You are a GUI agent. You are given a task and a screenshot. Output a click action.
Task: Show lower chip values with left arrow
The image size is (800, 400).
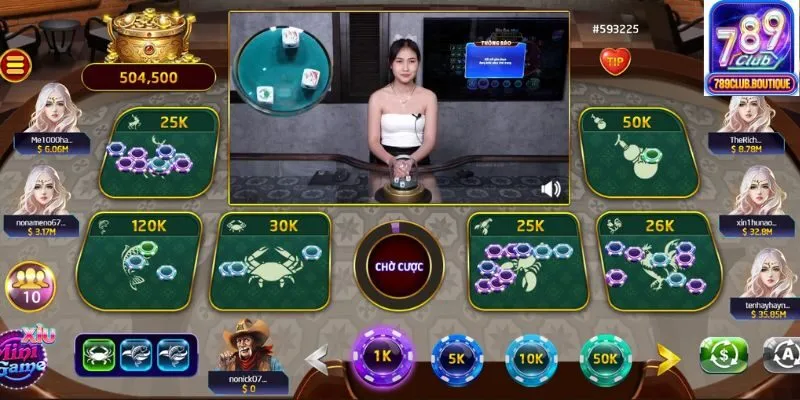point(317,356)
